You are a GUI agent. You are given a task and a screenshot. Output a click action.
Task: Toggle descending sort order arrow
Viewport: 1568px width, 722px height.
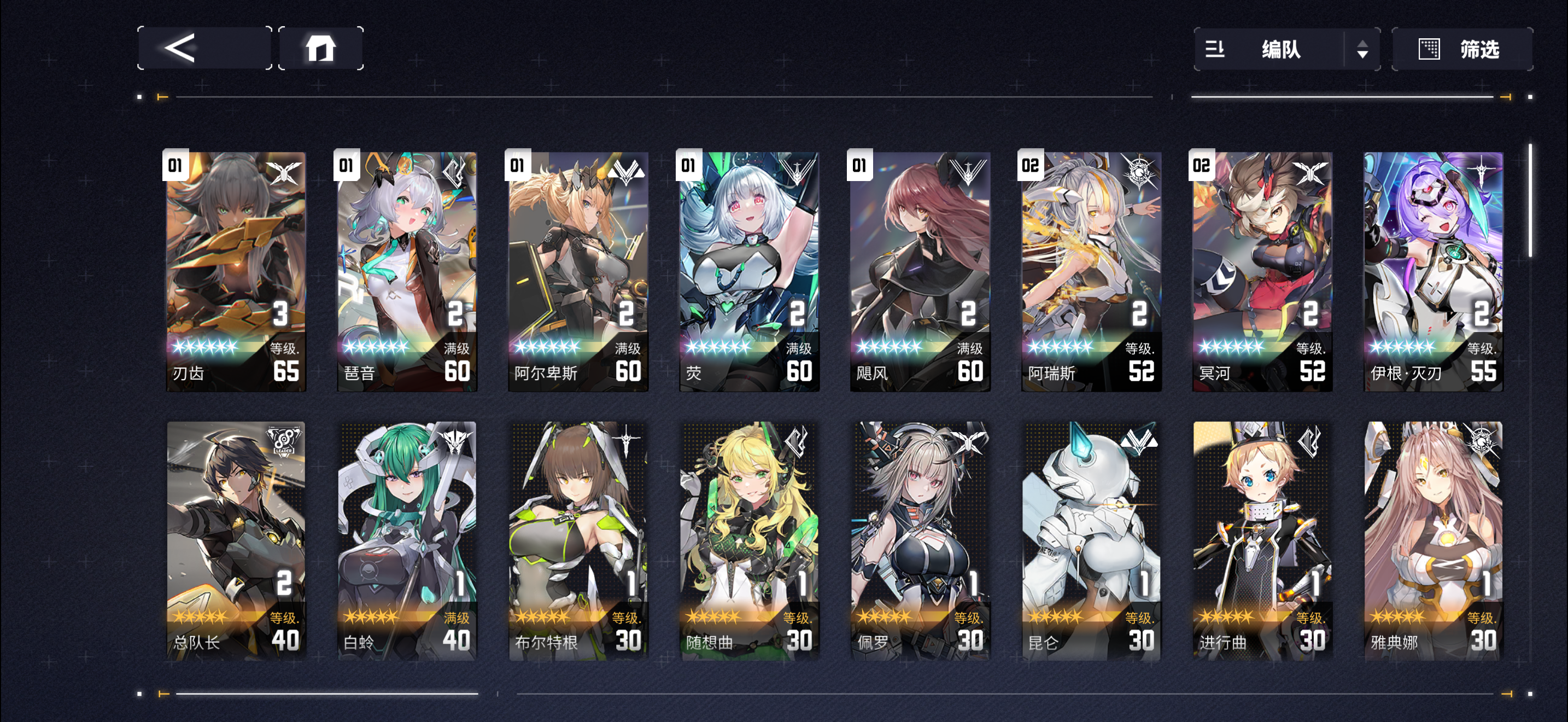click(x=1364, y=55)
